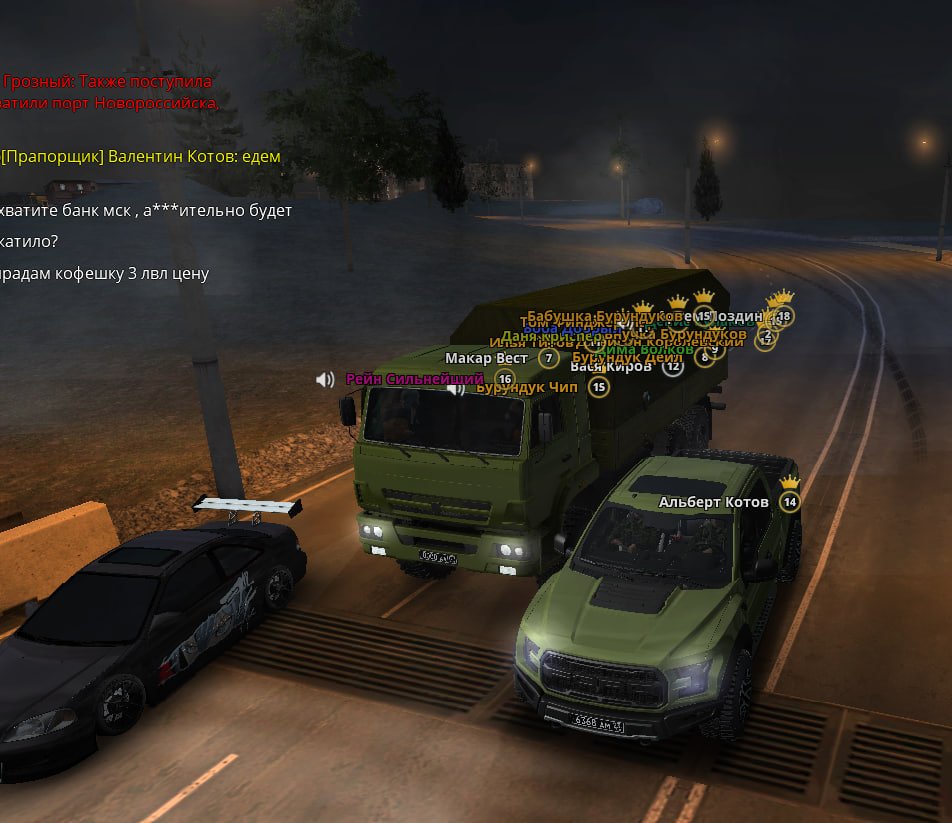Screen dimensions: 952x823
Task: Click the chat line about кофешку 3 лвл
Action: point(105,273)
